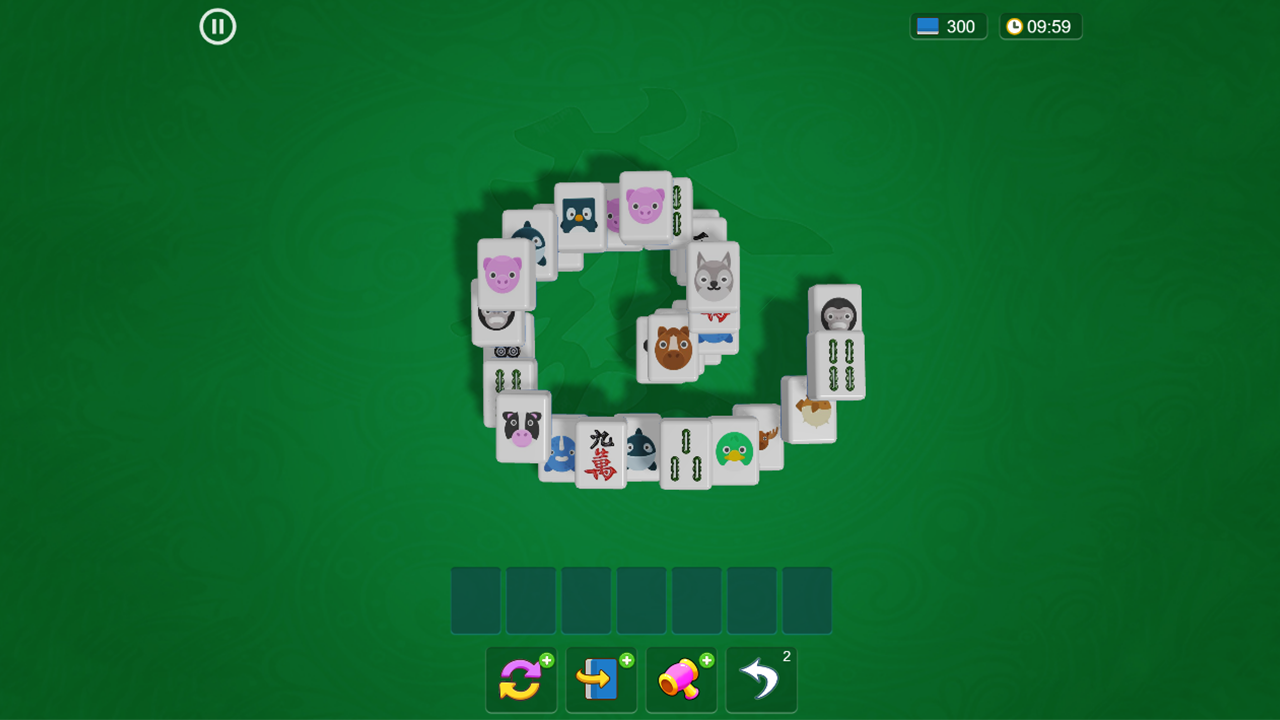Tap the green duck tile

735,446
